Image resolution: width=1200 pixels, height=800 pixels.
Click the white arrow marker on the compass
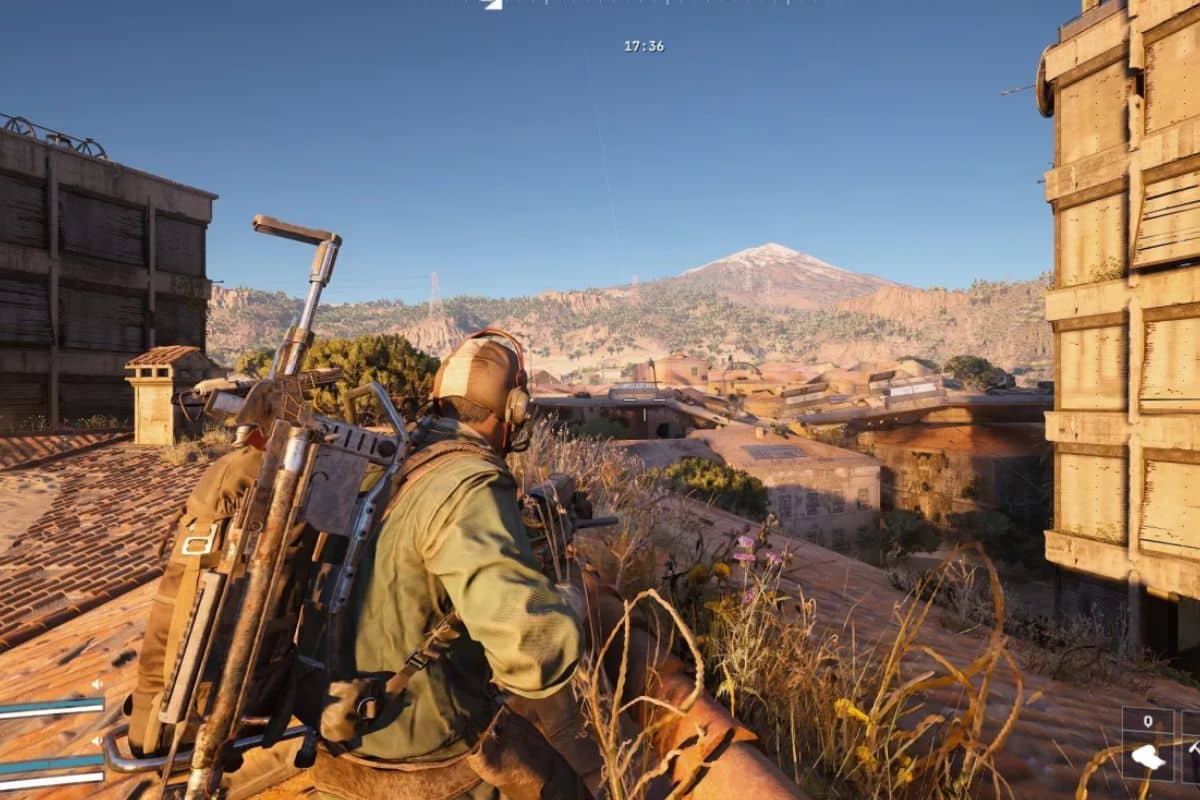(492, 4)
